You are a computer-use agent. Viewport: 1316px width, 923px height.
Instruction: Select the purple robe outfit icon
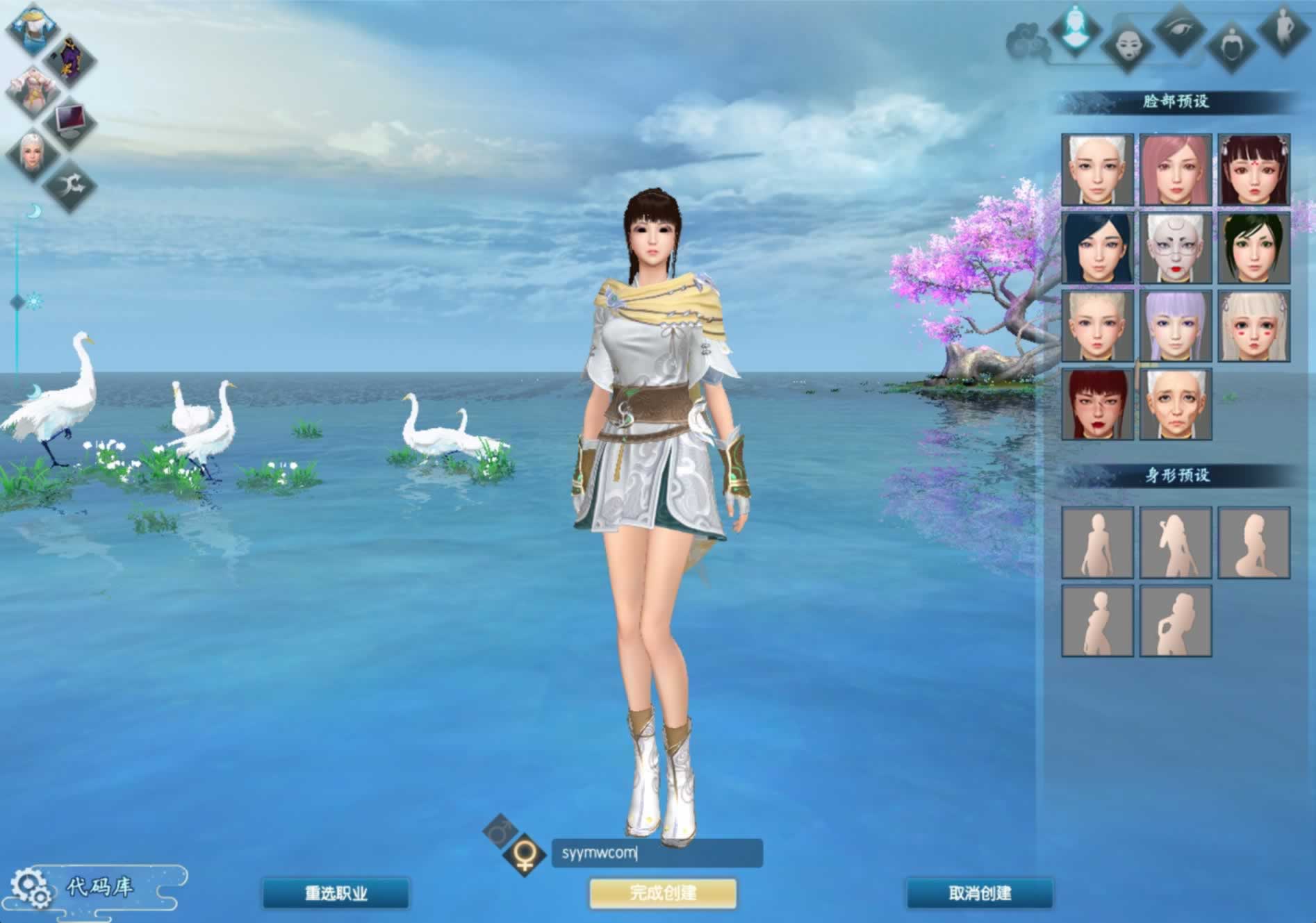69,60
